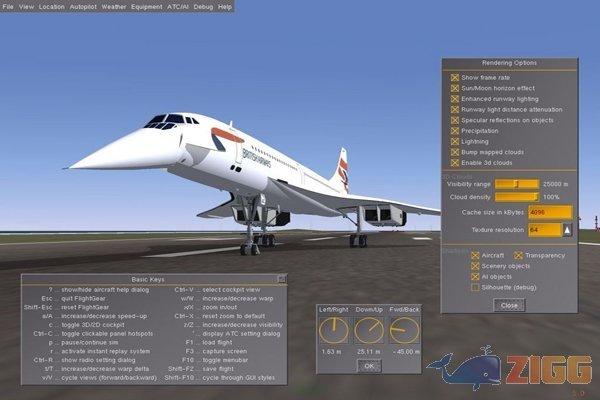Select the Cache size in kBytes field

[x=549, y=212]
